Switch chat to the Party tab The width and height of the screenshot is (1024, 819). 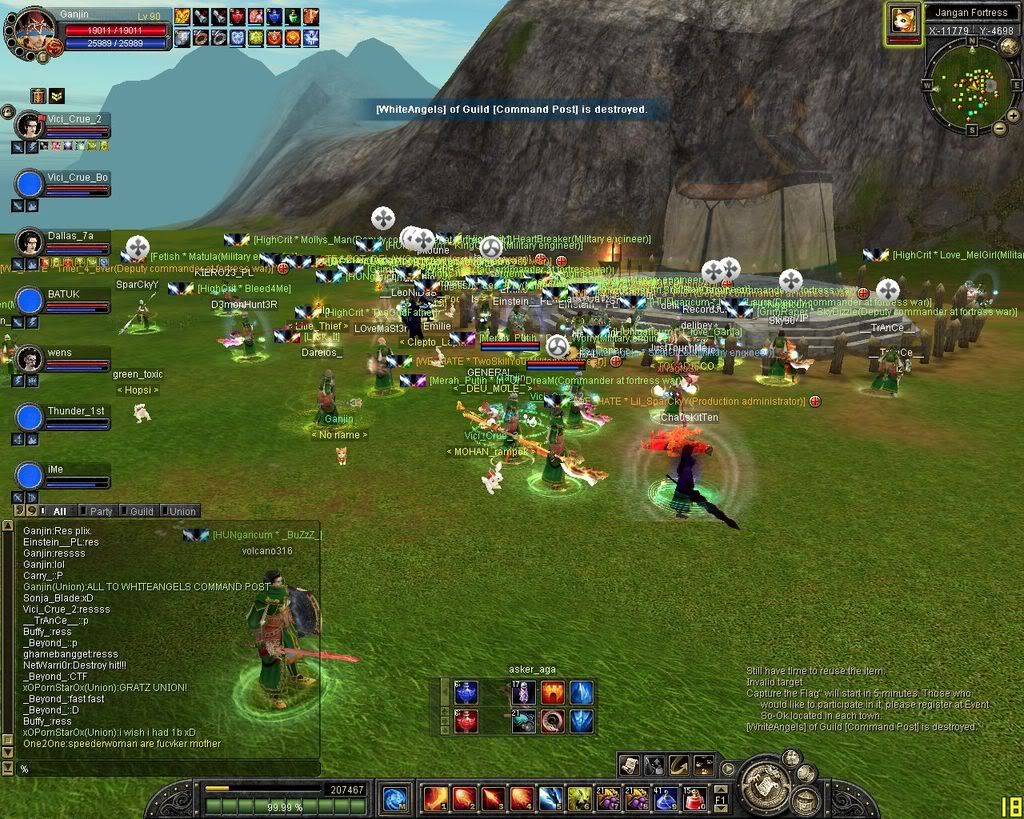pos(101,511)
